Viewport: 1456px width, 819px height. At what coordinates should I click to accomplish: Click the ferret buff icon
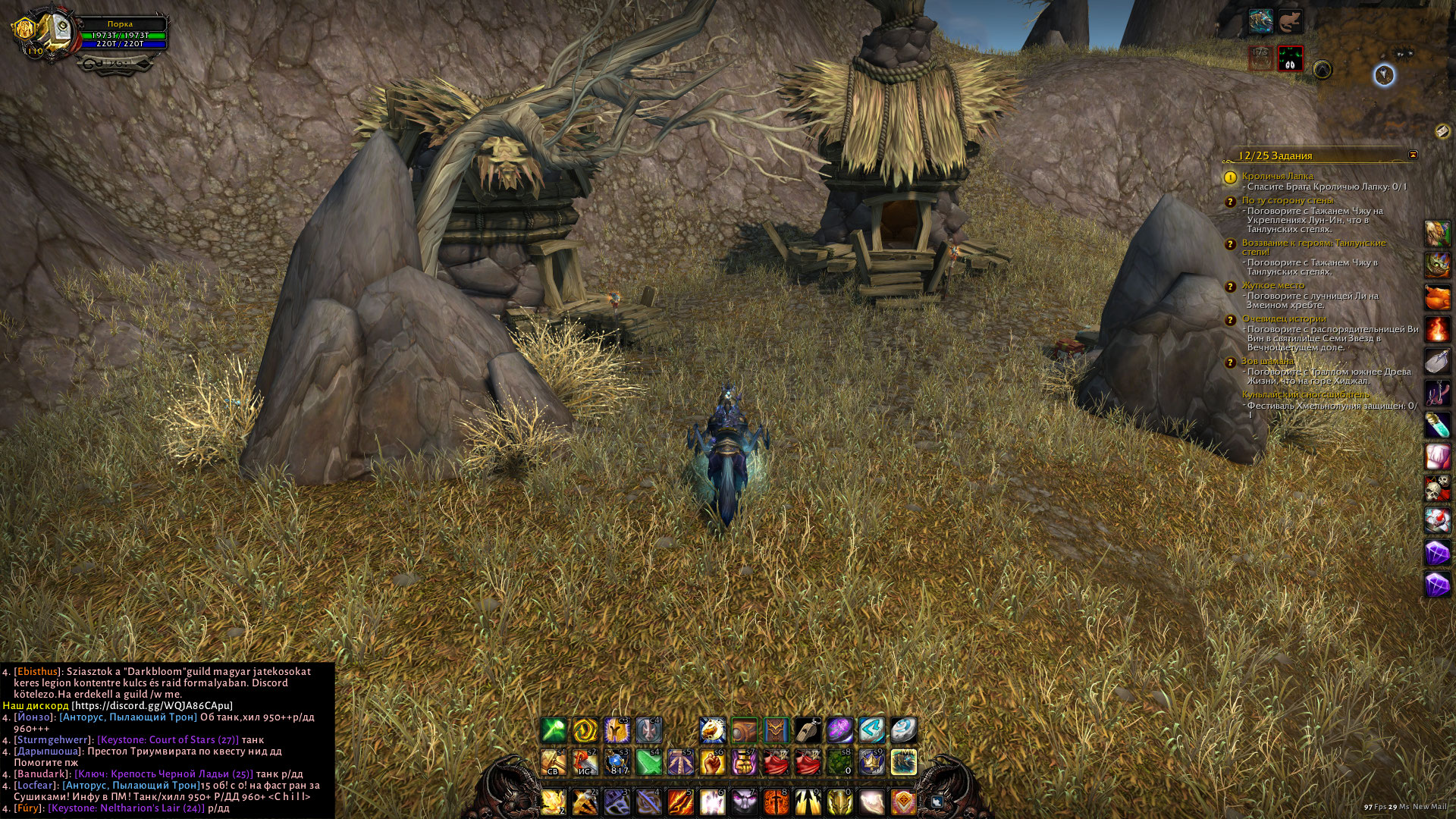click(x=1291, y=21)
